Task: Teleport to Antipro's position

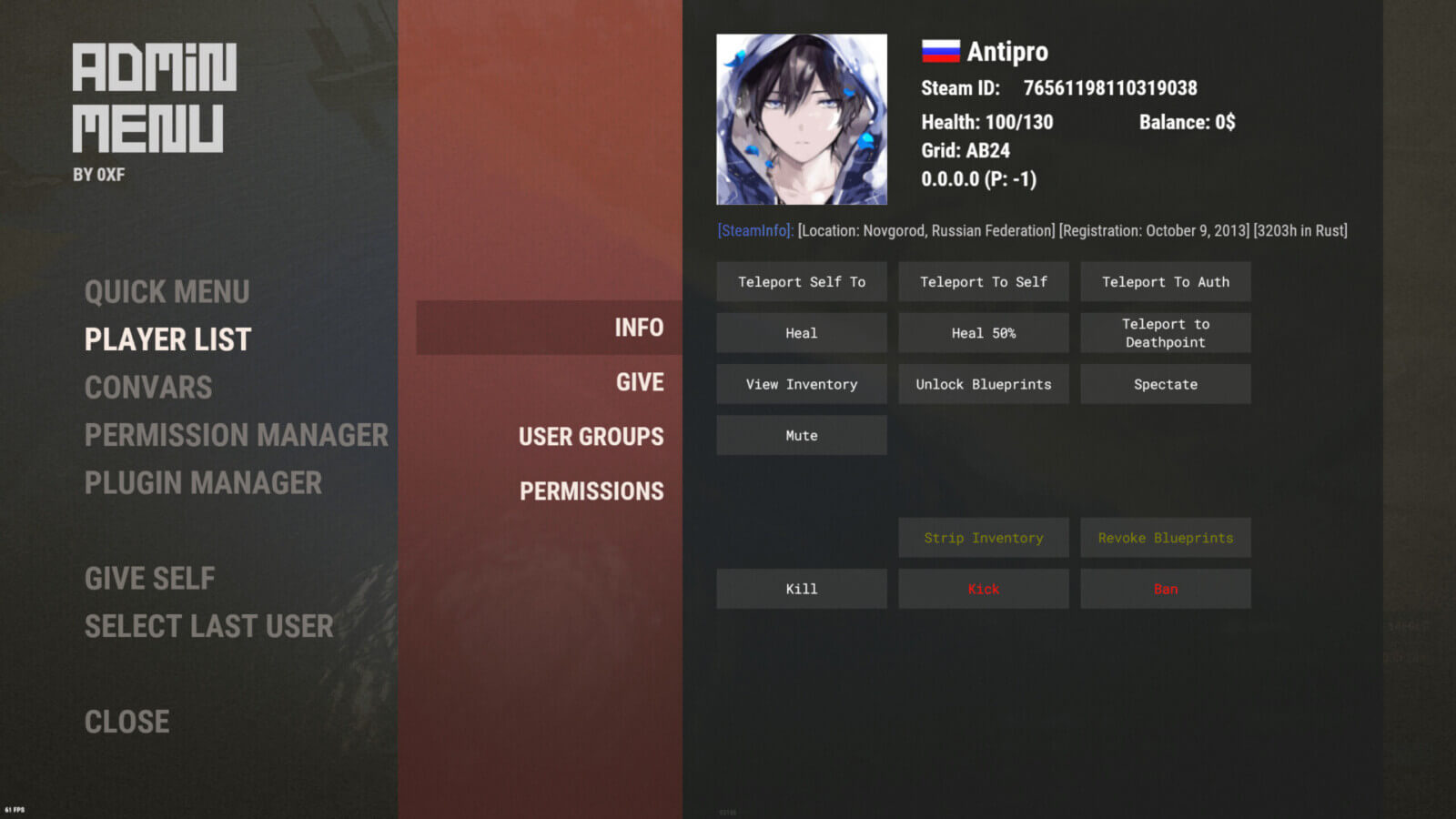Action: 802,281
